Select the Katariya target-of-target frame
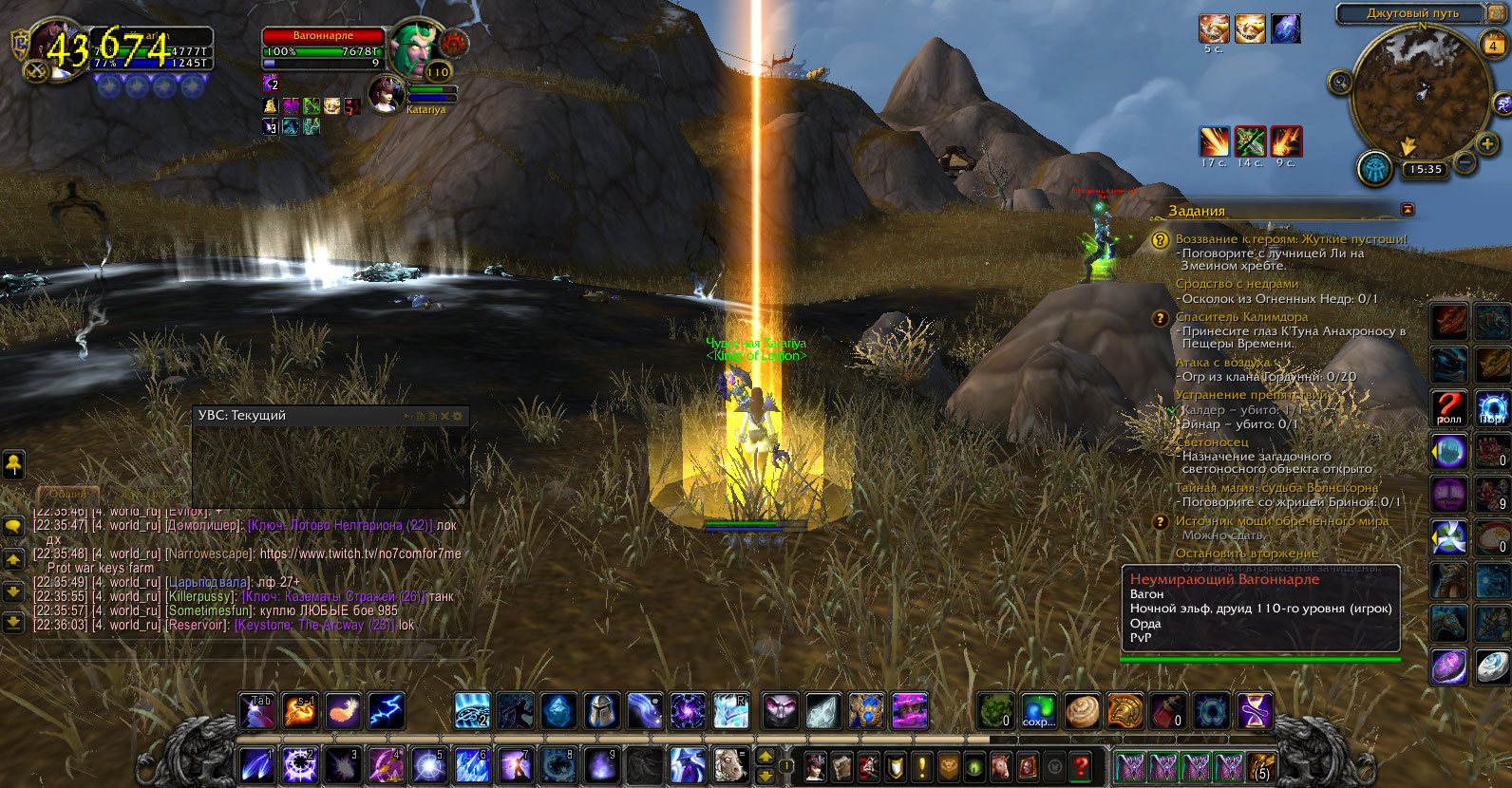 pos(387,95)
